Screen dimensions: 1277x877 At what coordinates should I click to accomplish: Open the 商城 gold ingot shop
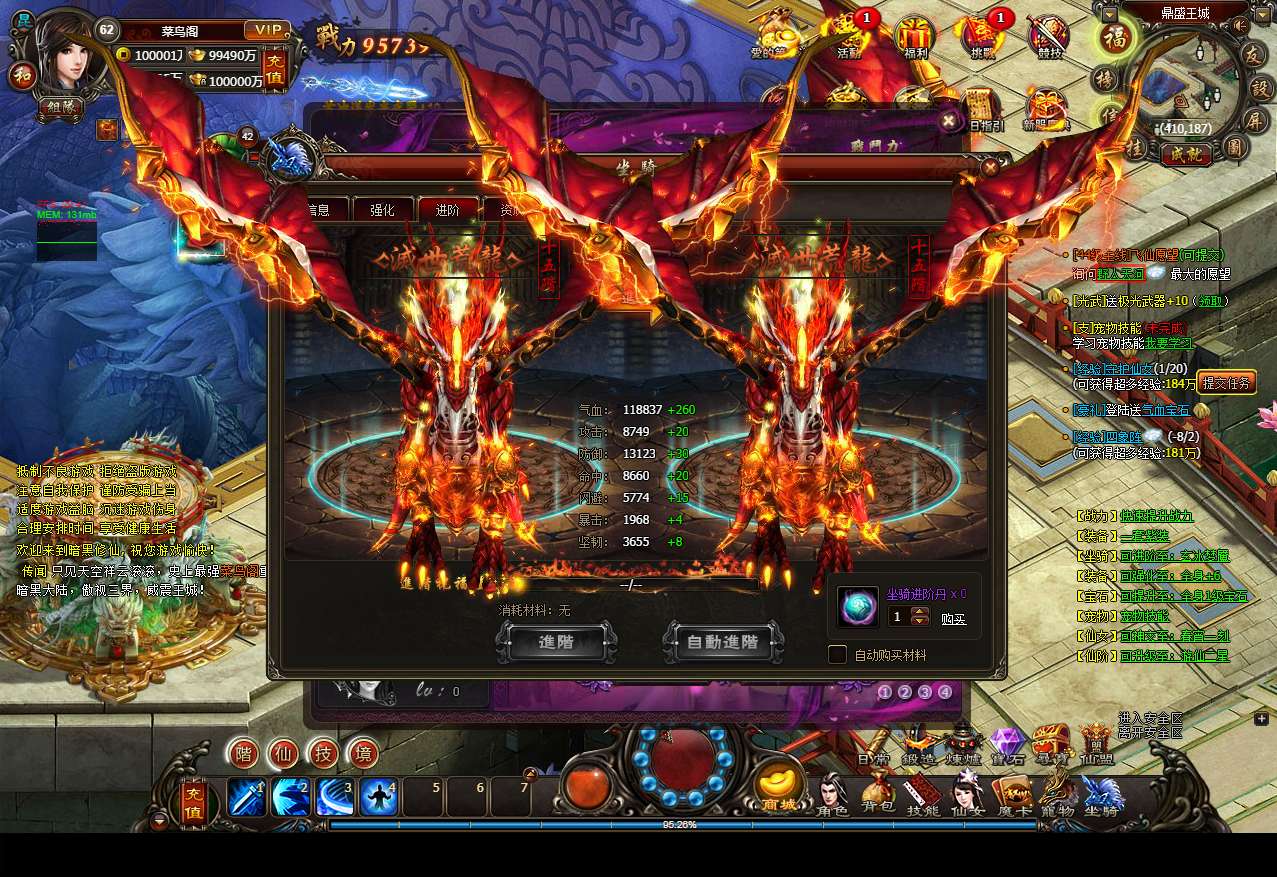click(779, 787)
